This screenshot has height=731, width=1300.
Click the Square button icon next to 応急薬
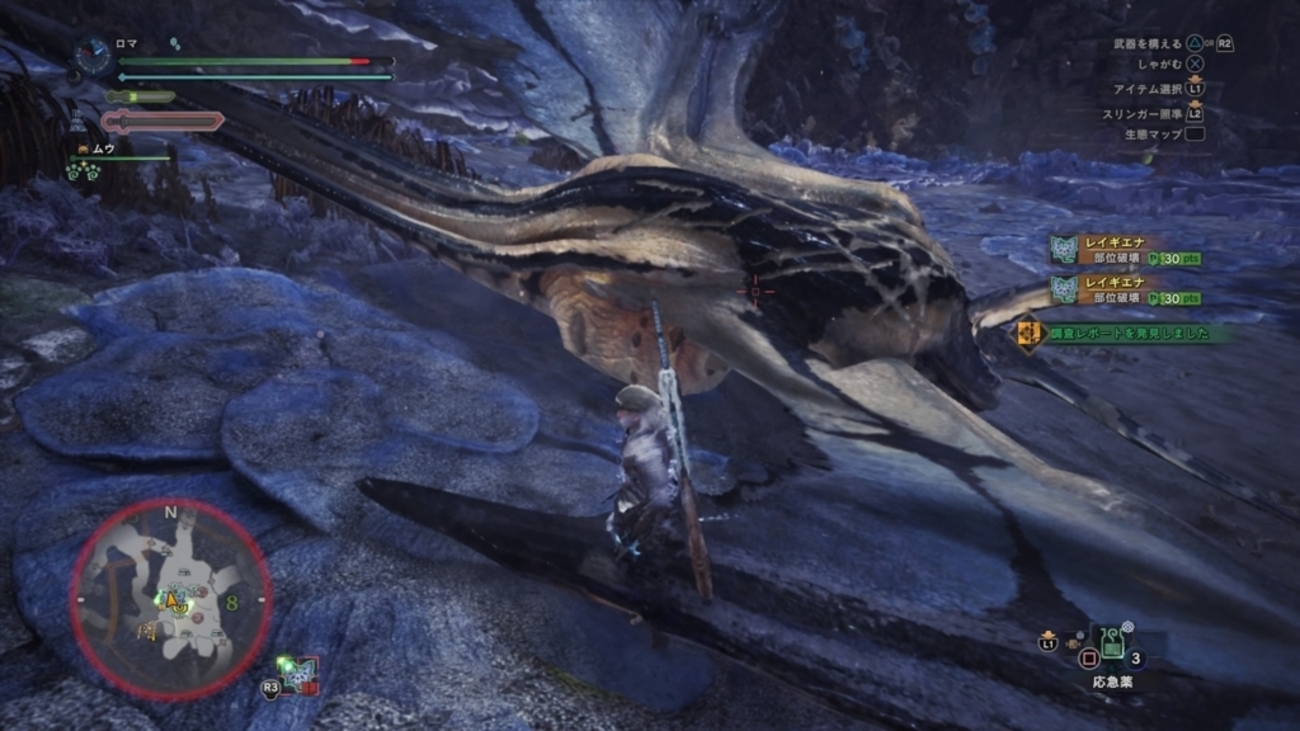click(1089, 659)
